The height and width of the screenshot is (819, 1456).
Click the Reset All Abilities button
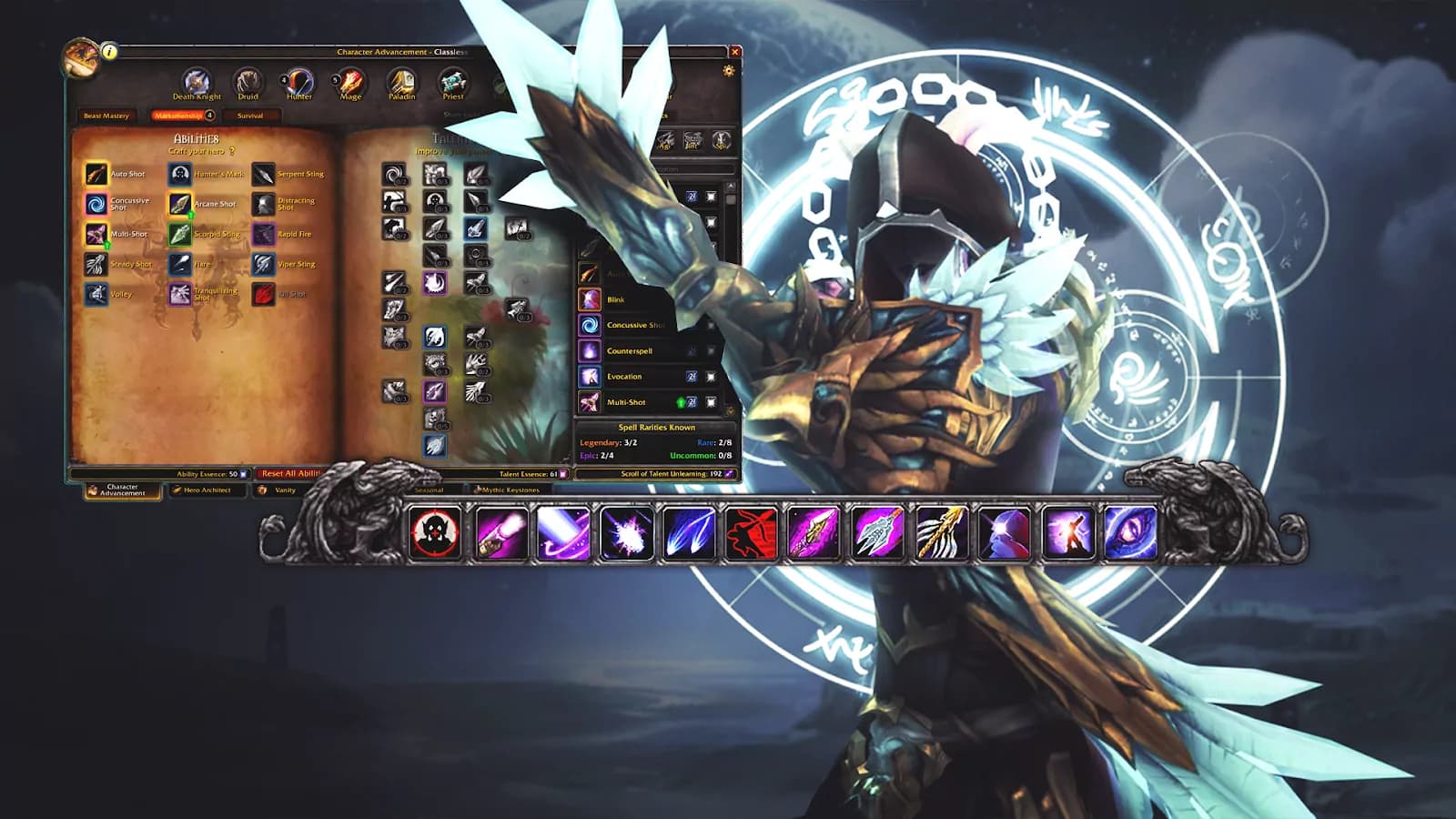(289, 473)
